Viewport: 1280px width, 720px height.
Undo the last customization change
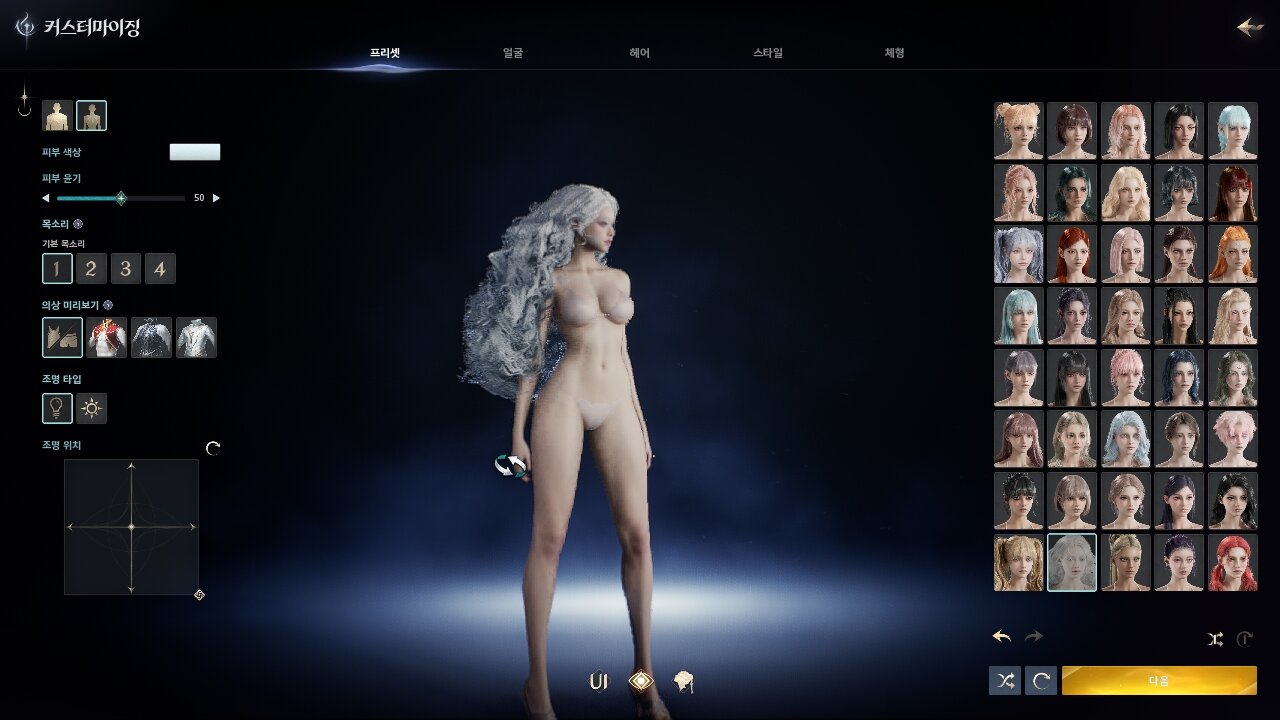(1002, 637)
